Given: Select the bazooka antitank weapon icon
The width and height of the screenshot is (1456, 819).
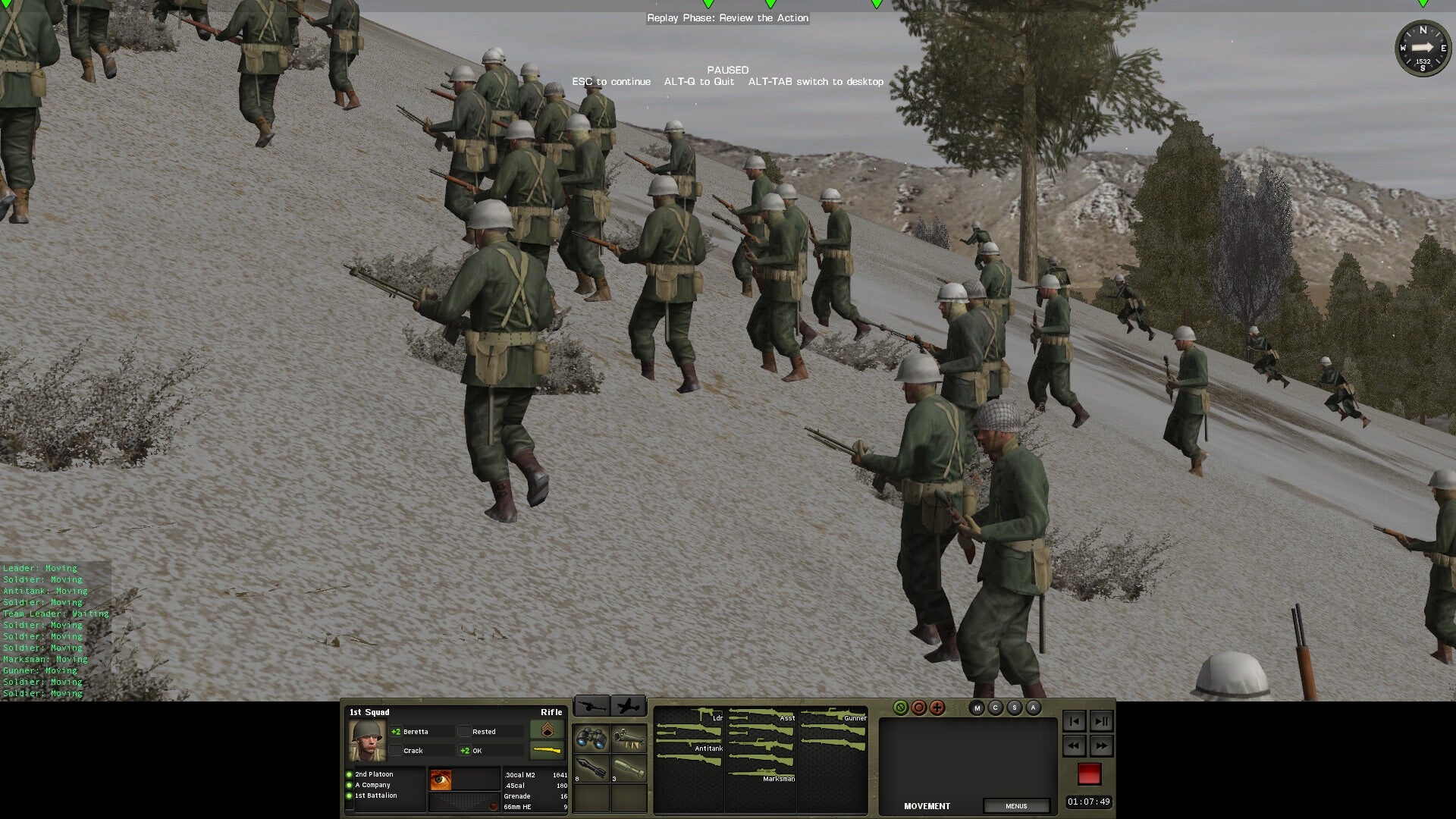Looking at the screenshot, I should point(628,740).
